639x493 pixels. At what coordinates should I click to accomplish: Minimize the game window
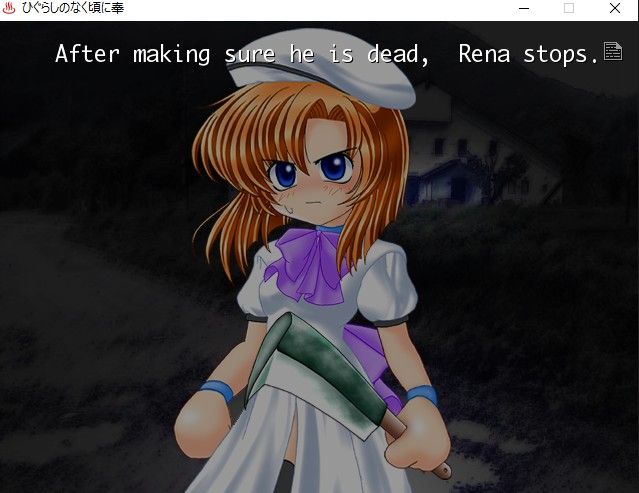click(524, 9)
